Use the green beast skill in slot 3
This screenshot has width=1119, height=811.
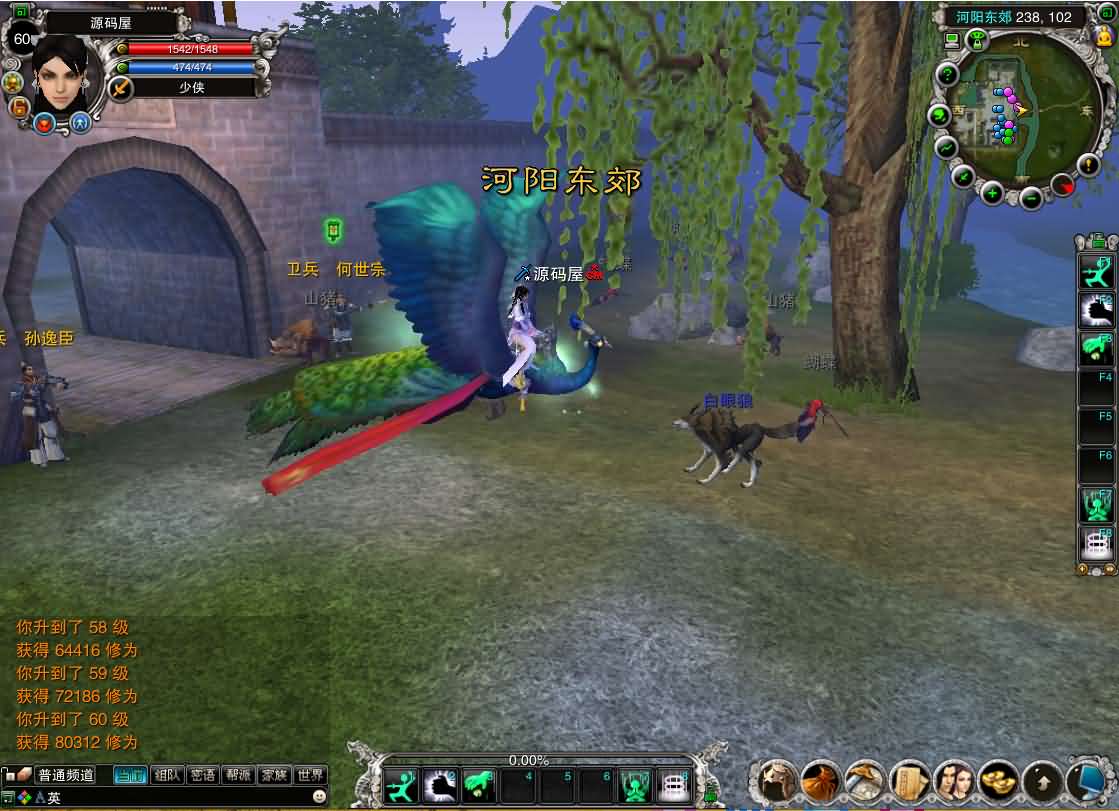tap(480, 786)
